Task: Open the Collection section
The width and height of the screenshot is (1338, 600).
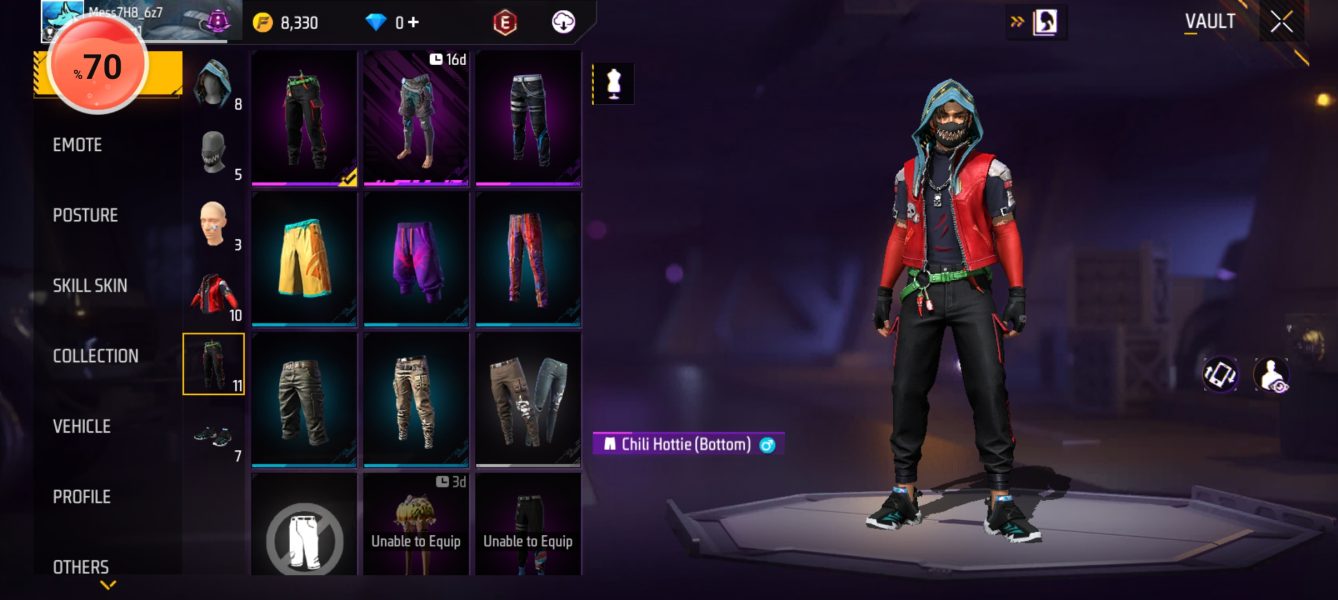Action: pyautogui.click(x=96, y=356)
